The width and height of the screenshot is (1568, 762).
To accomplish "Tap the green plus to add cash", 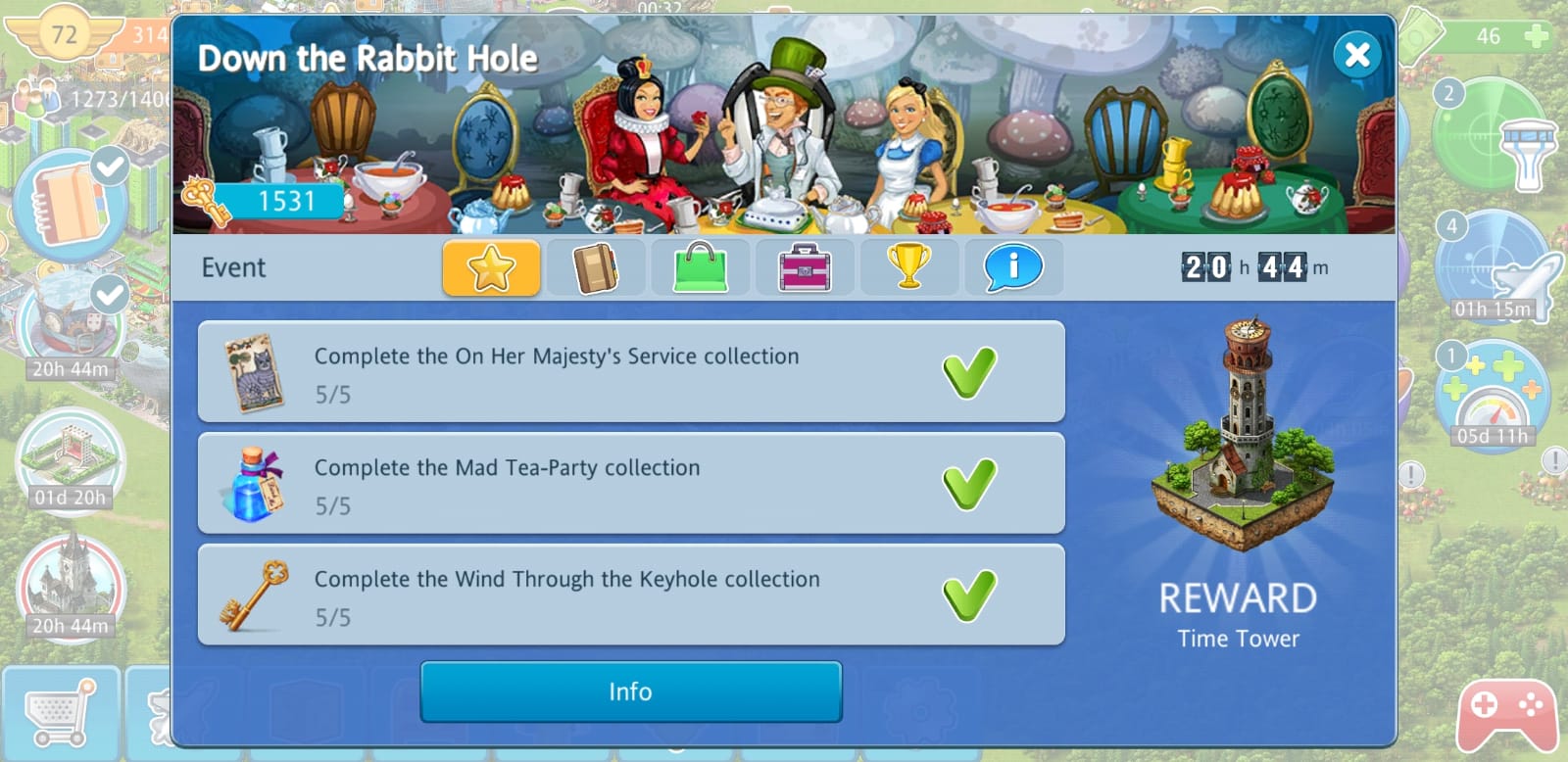I will tap(1537, 37).
